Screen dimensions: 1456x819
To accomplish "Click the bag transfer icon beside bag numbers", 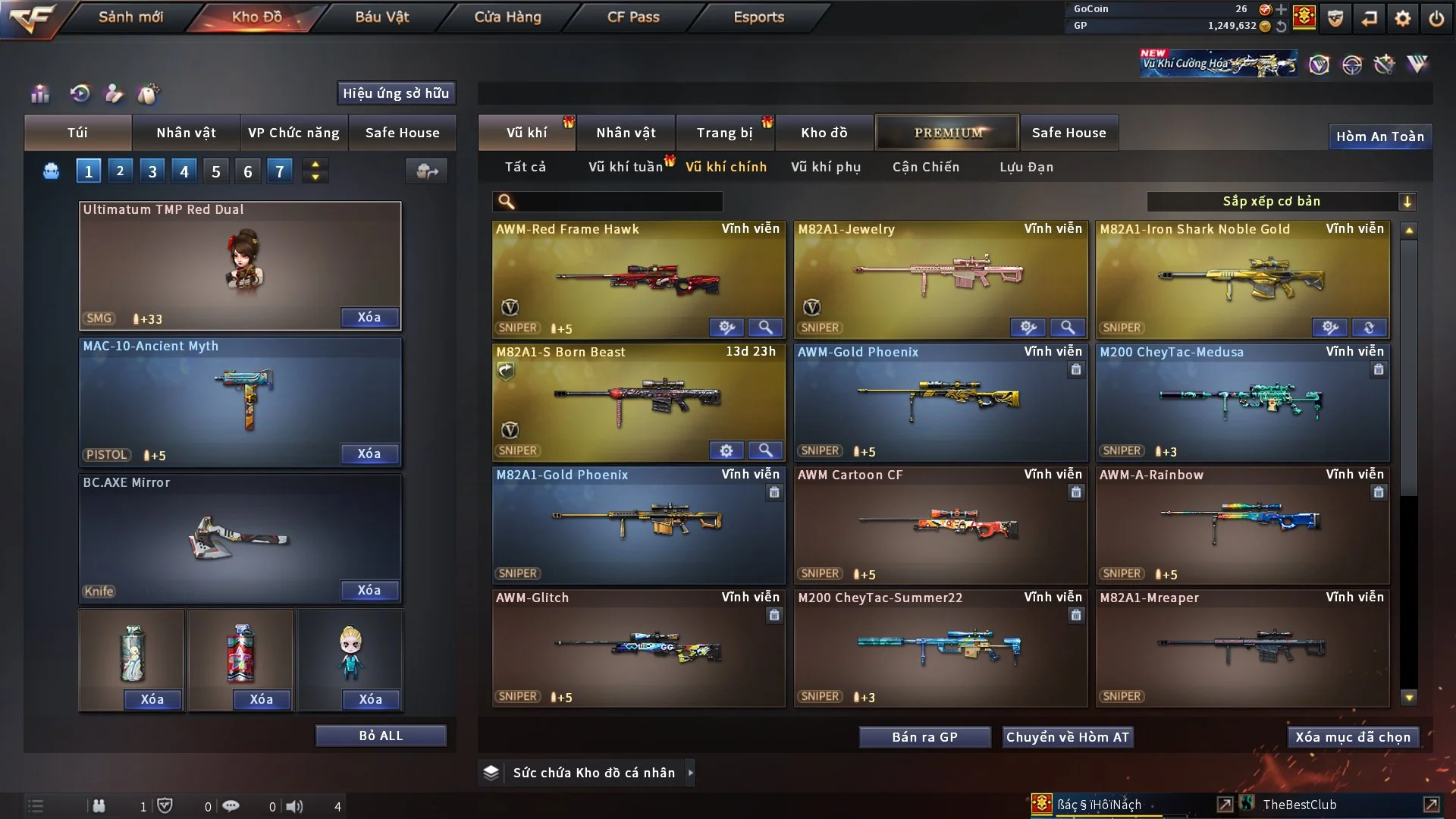I will pos(426,171).
